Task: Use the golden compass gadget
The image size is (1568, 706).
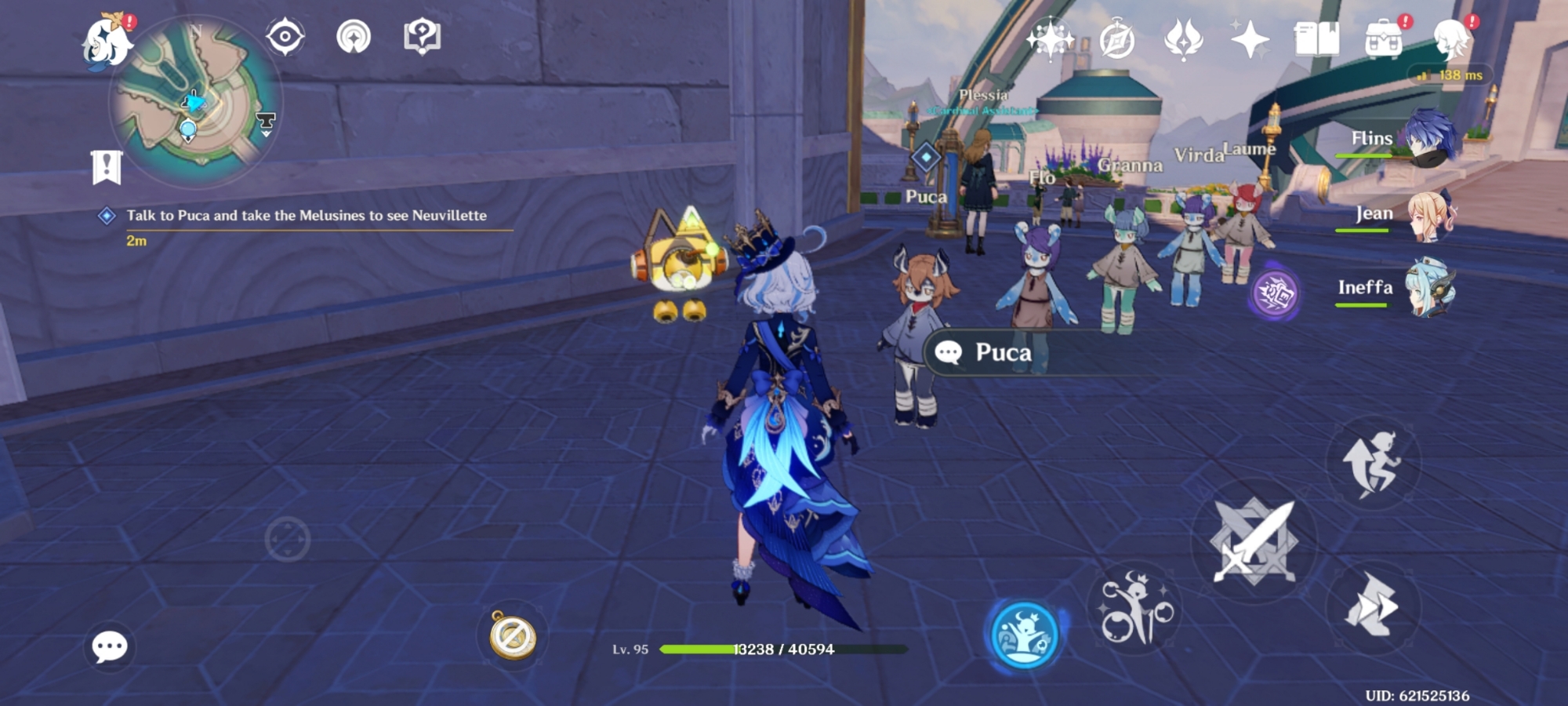Action: point(513,635)
